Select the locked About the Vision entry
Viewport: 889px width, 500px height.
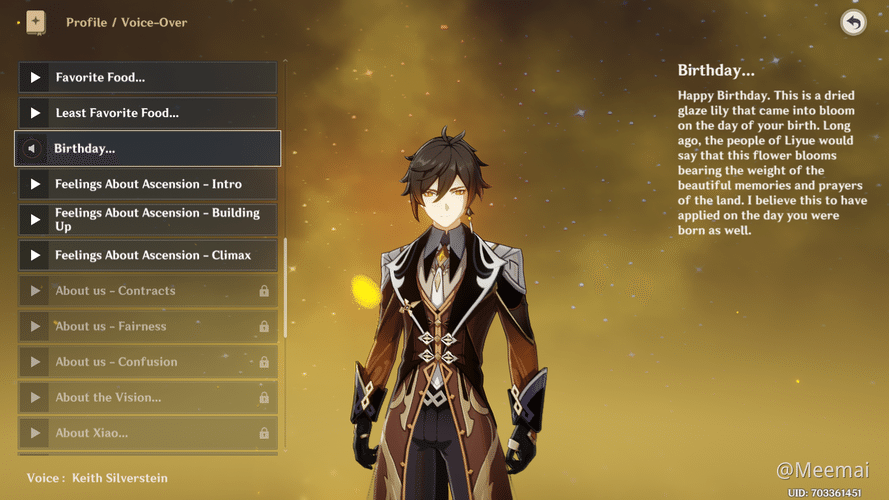[147, 398]
